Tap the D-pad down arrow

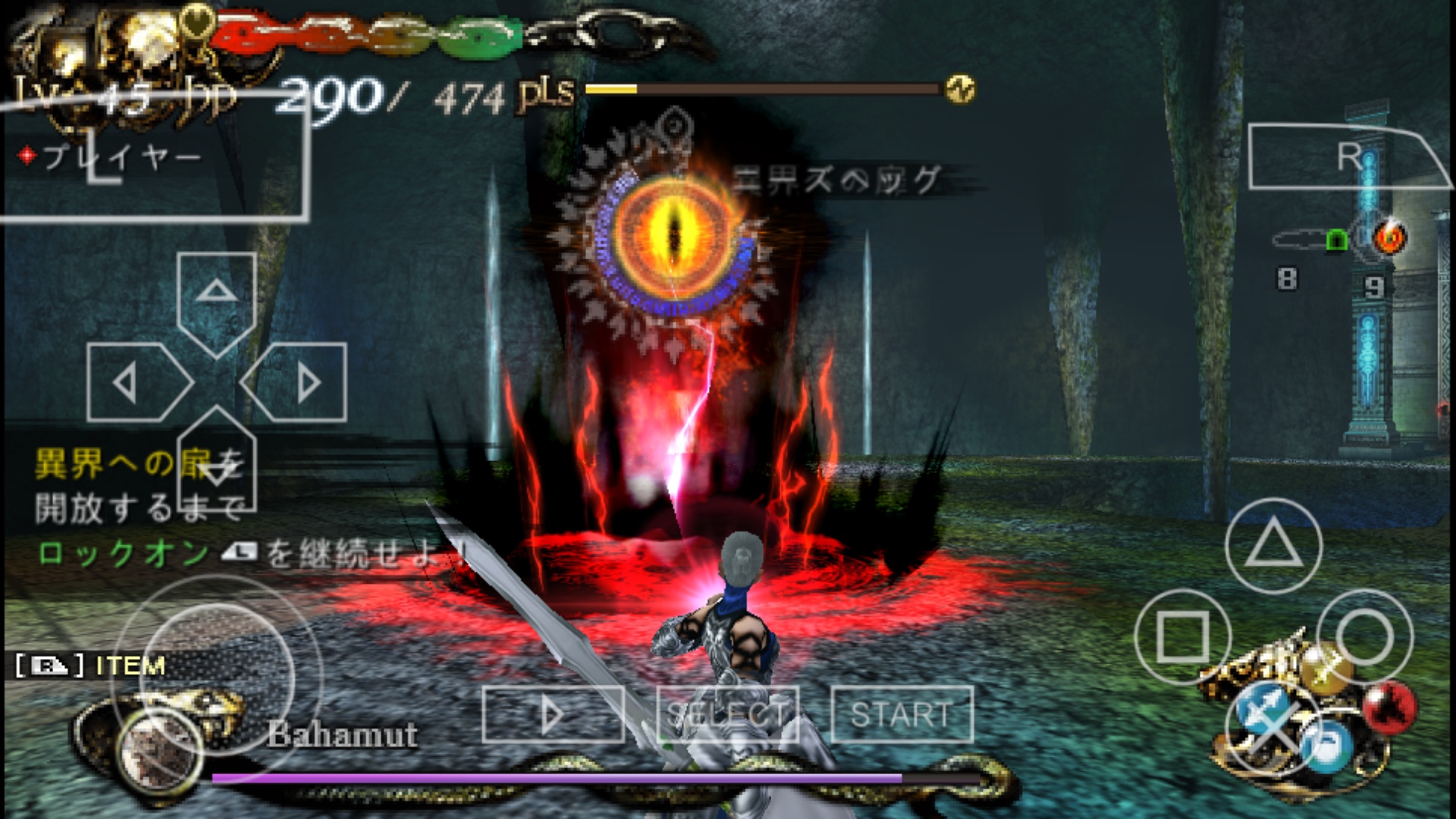[216, 464]
